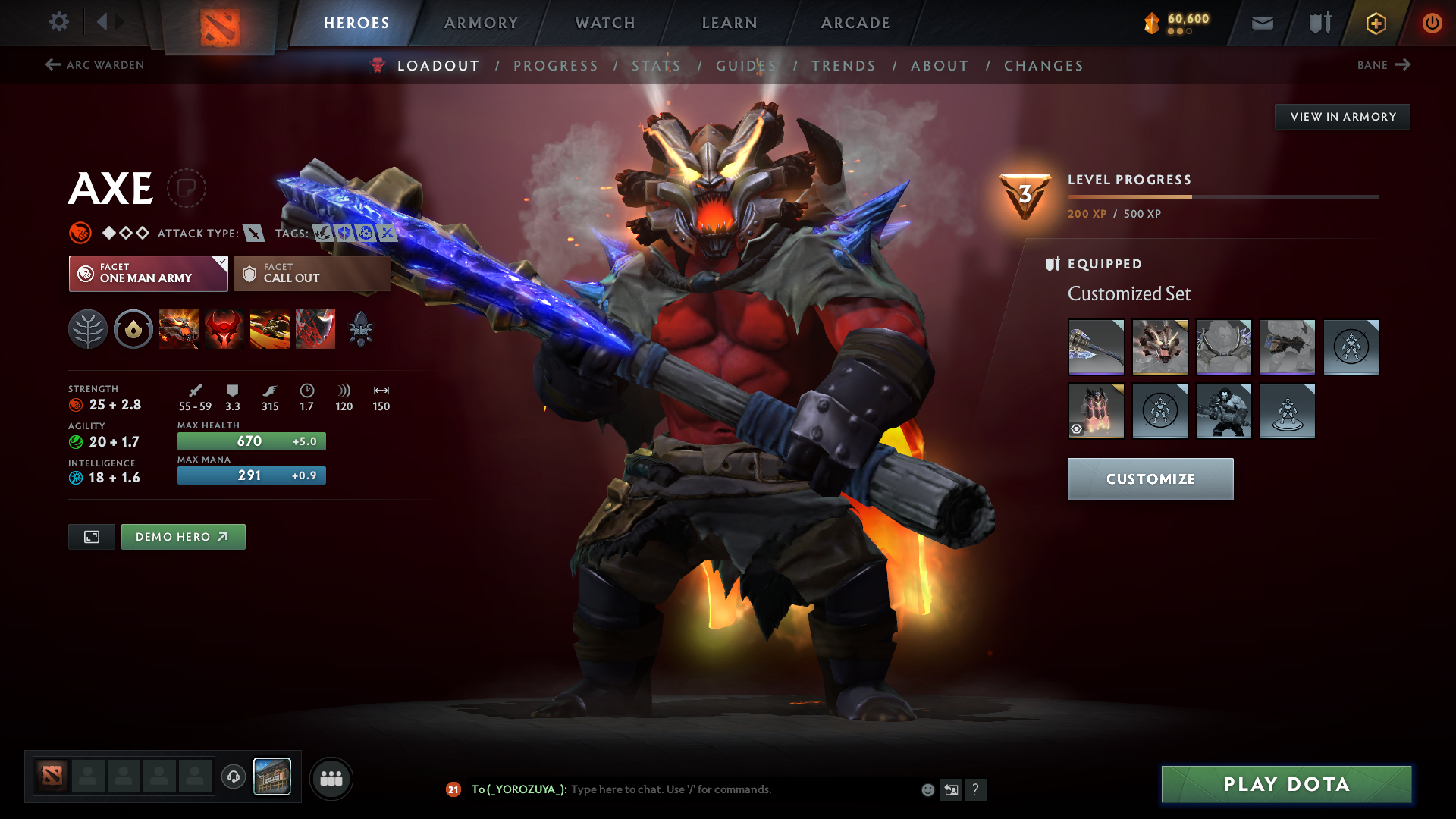This screenshot has width=1456, height=819.
Task: Choose the Call Out facet
Action: [x=312, y=273]
